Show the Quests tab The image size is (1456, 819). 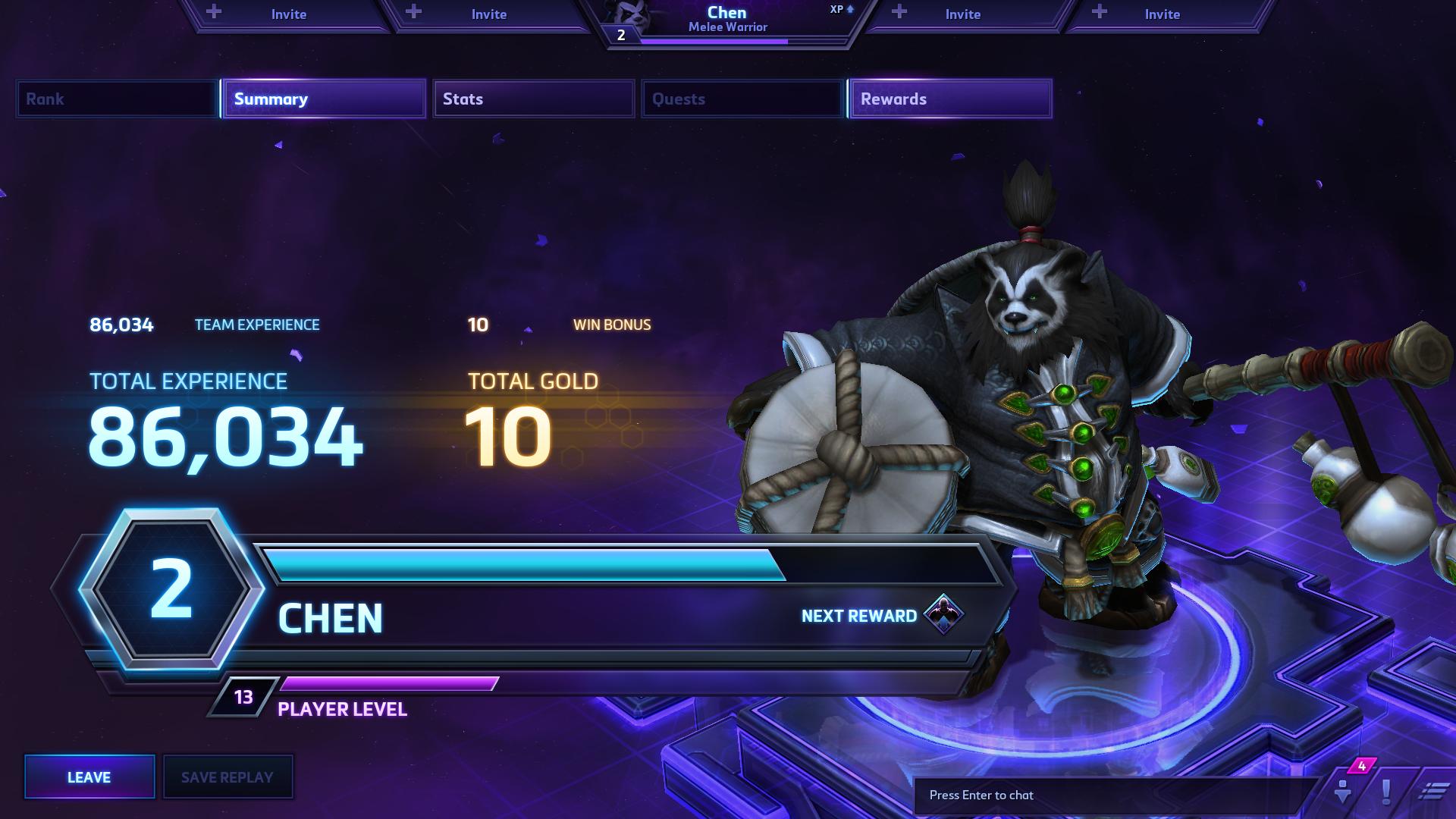point(742,99)
